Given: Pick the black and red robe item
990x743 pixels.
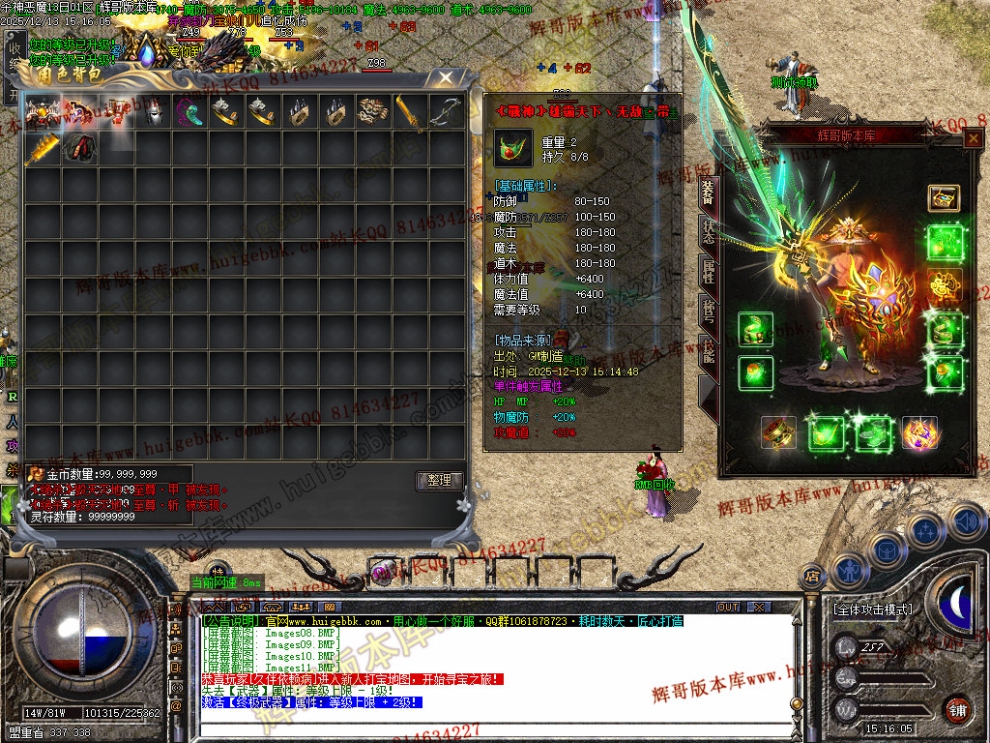Looking at the screenshot, I should (81, 150).
